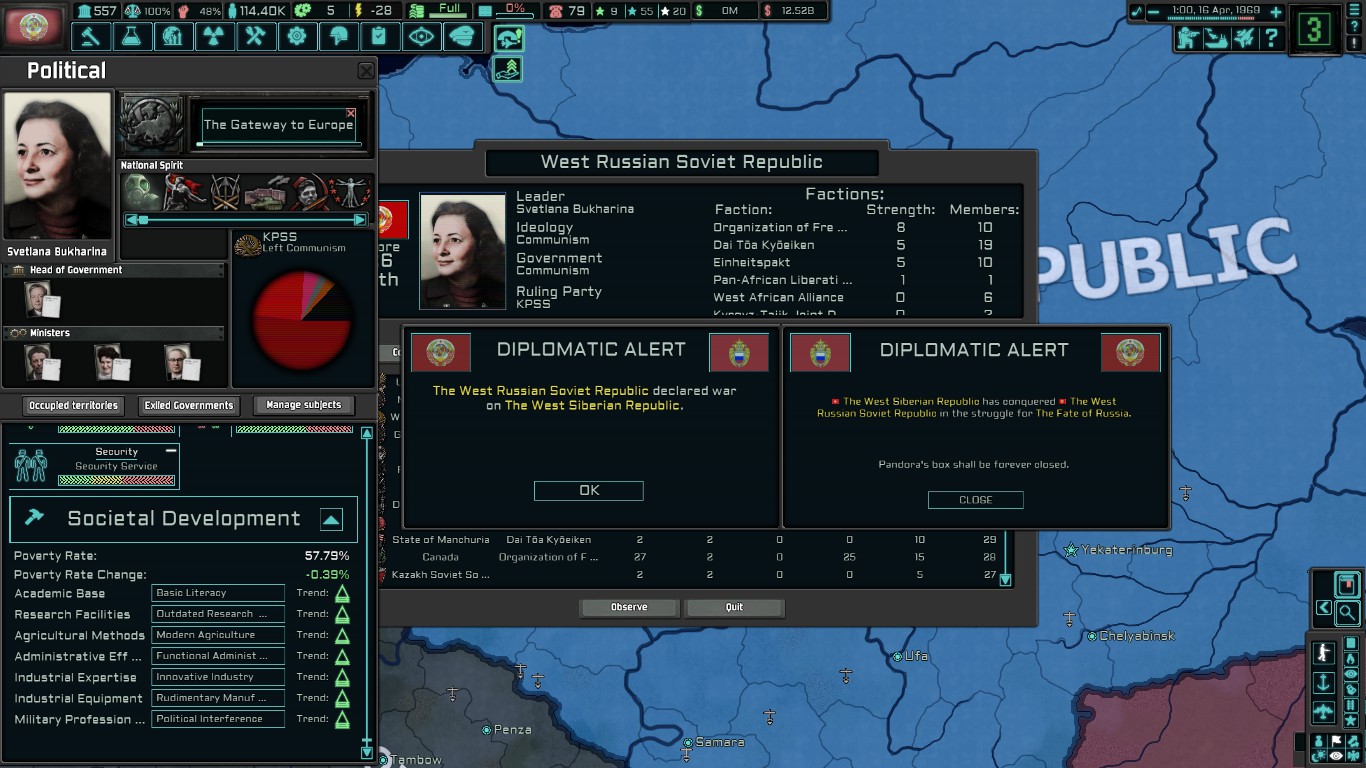Acknowledge the war declaration with OK
The image size is (1366, 768).
[588, 490]
